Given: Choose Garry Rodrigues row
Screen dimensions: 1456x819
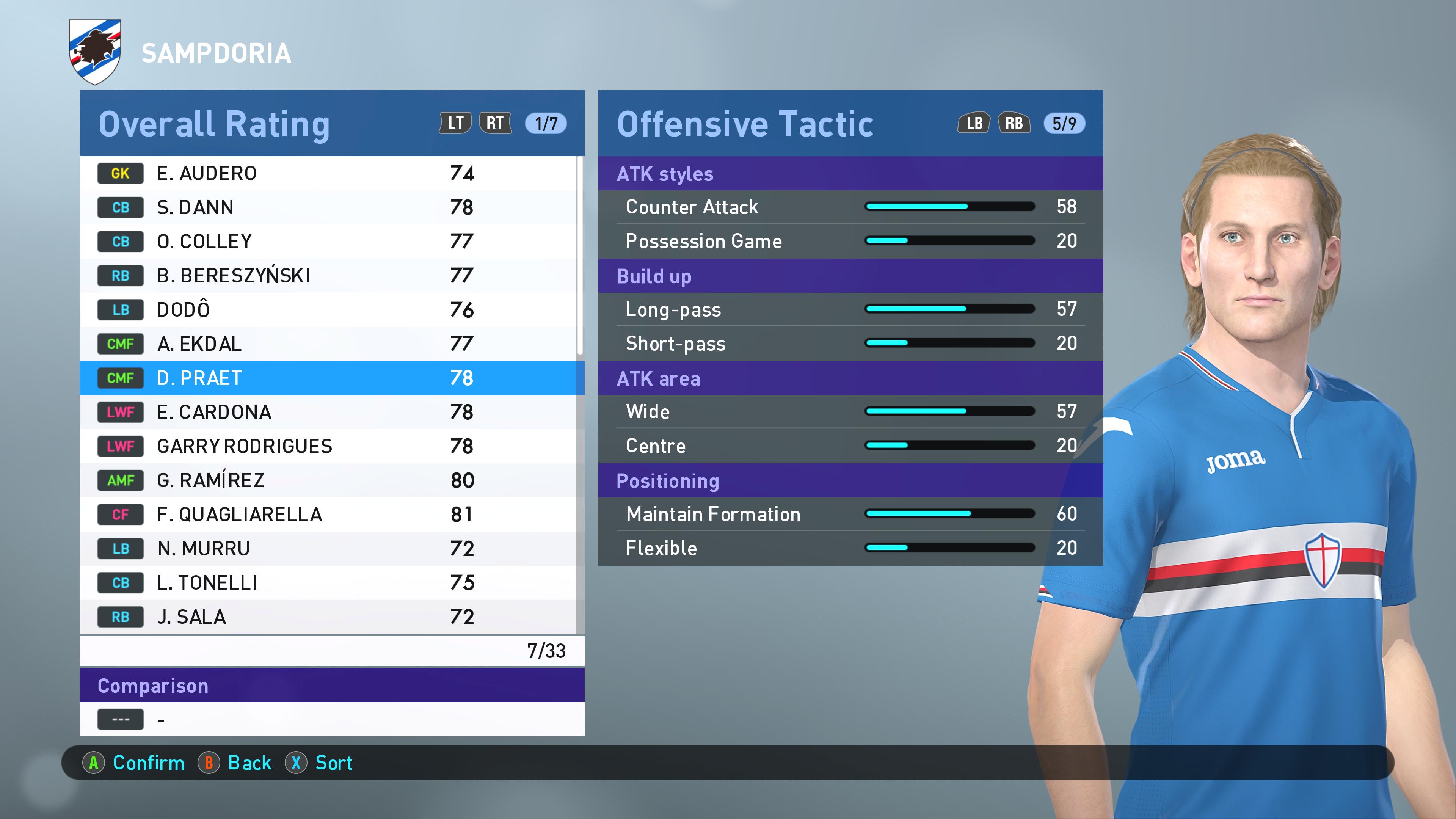Looking at the screenshot, I should pos(328,446).
